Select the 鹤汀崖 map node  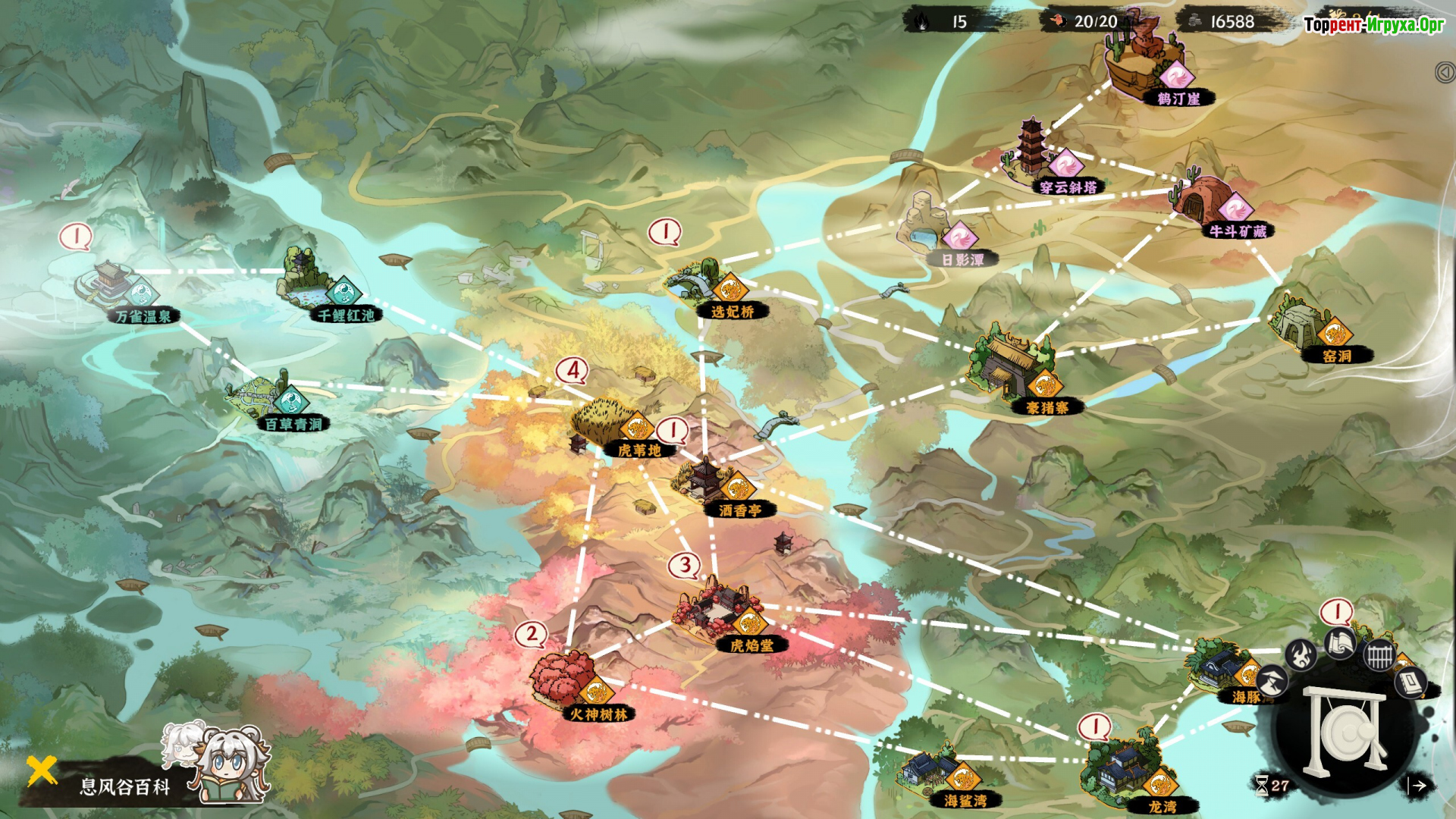click(x=1145, y=61)
